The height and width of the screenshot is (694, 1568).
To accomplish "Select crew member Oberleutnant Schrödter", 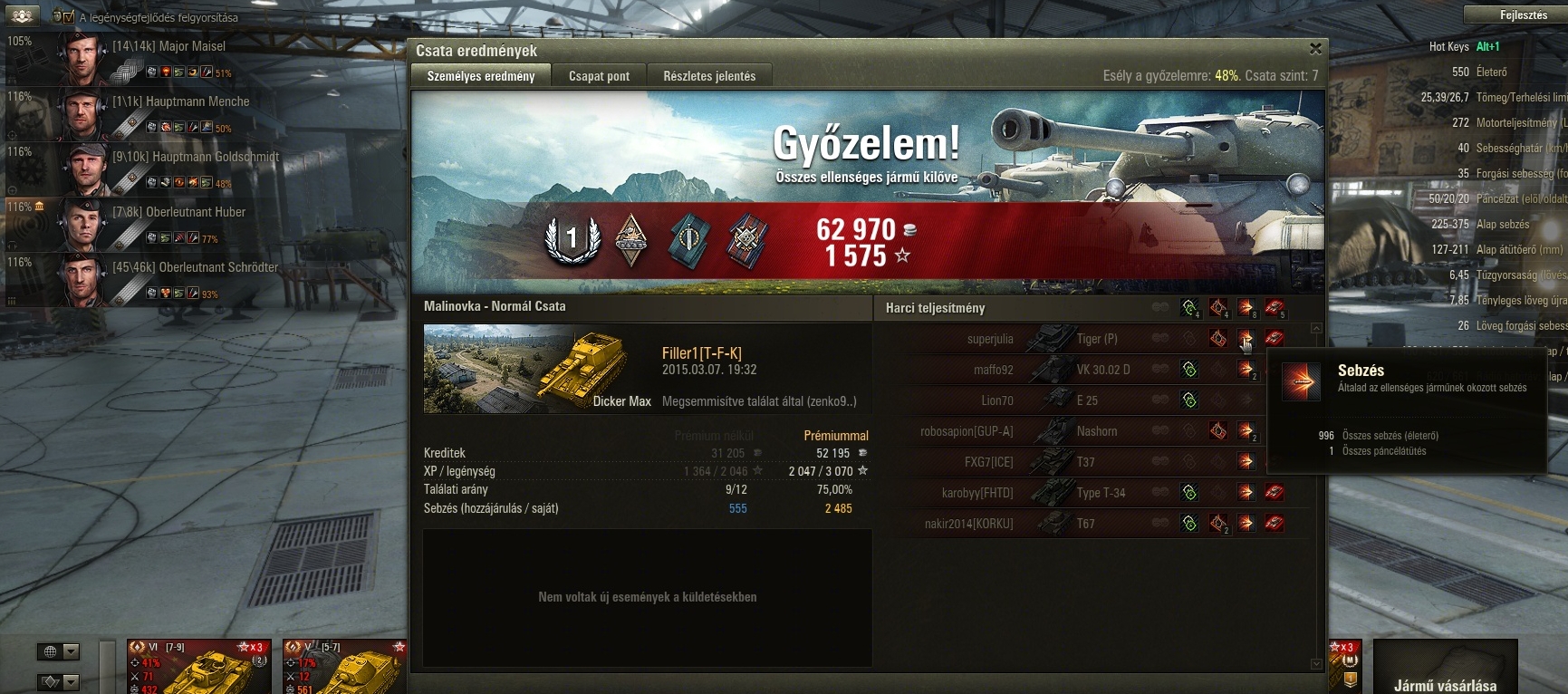I will pos(195,267).
